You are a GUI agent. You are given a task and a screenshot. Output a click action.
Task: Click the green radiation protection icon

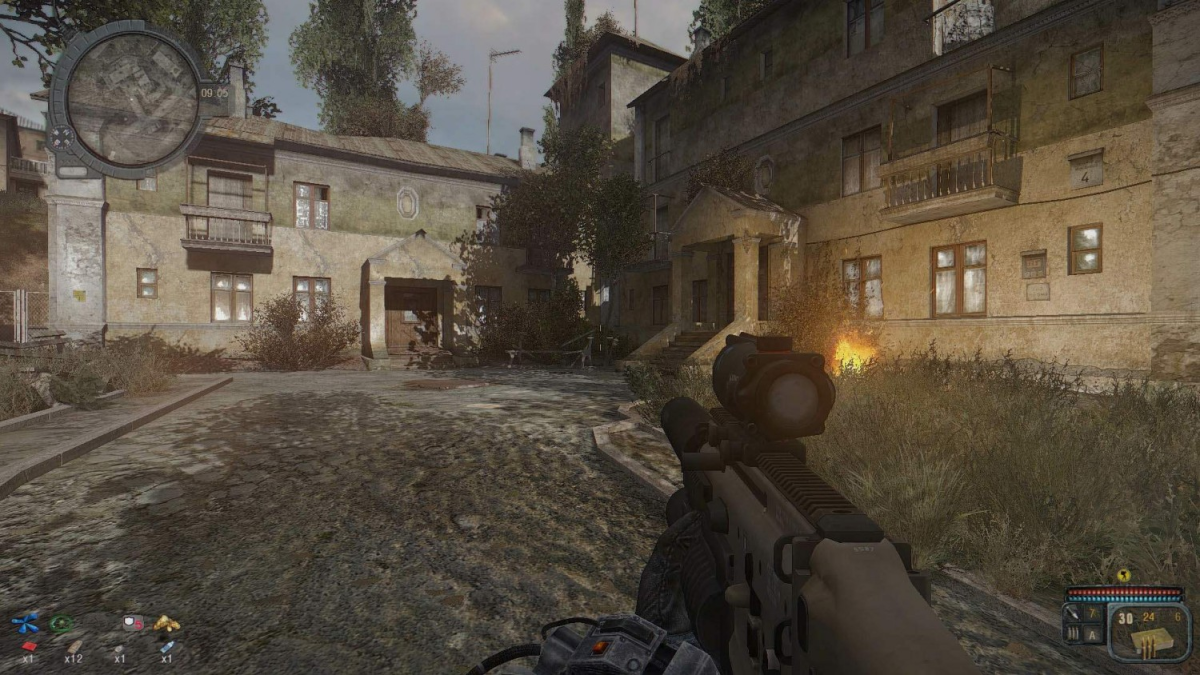tap(61, 624)
